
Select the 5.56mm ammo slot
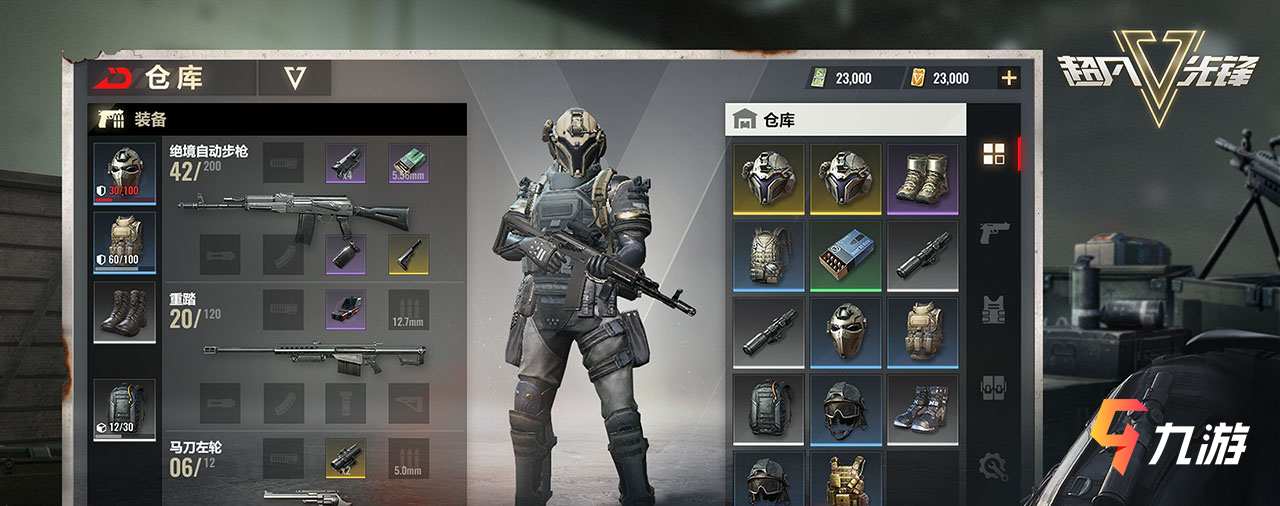tap(408, 163)
